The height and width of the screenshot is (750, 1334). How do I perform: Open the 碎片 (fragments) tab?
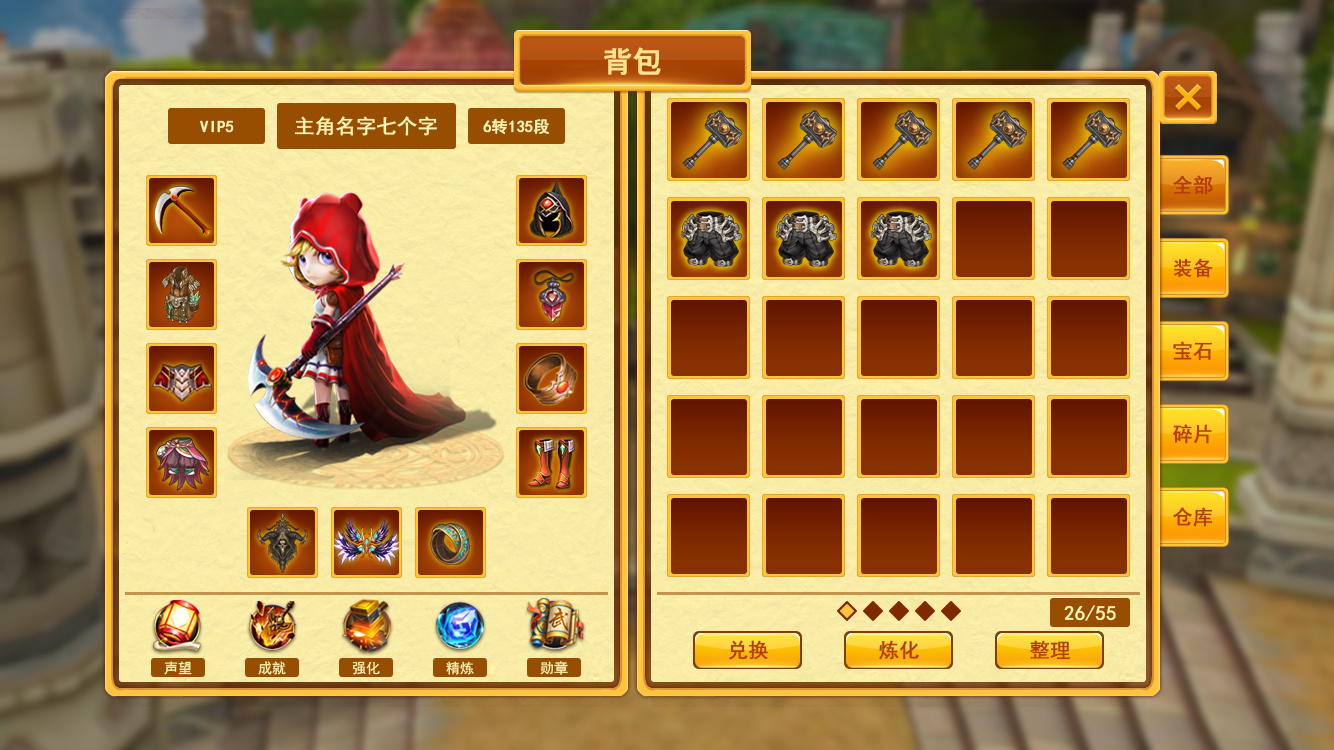tap(1194, 433)
